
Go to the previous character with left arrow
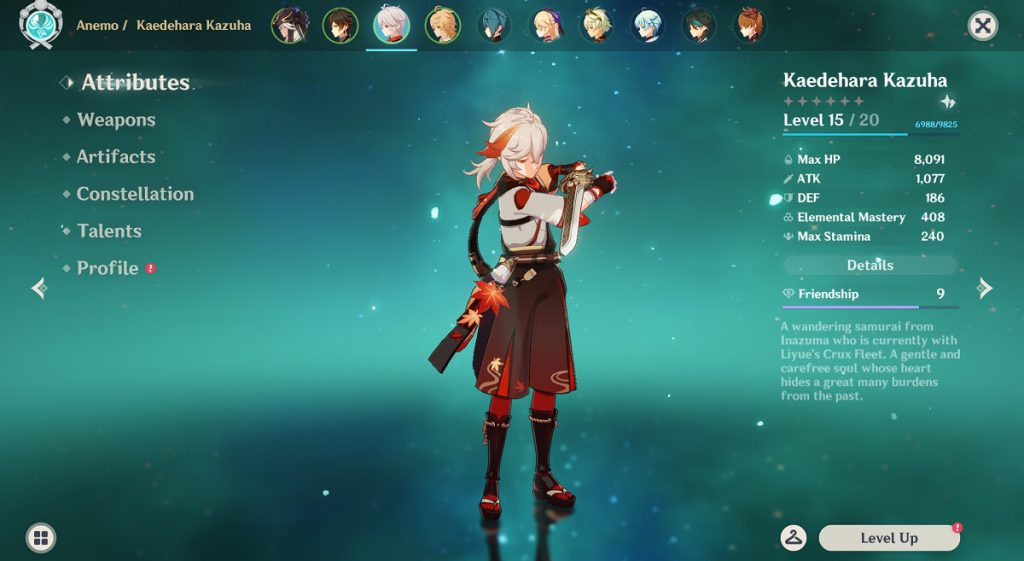click(39, 289)
